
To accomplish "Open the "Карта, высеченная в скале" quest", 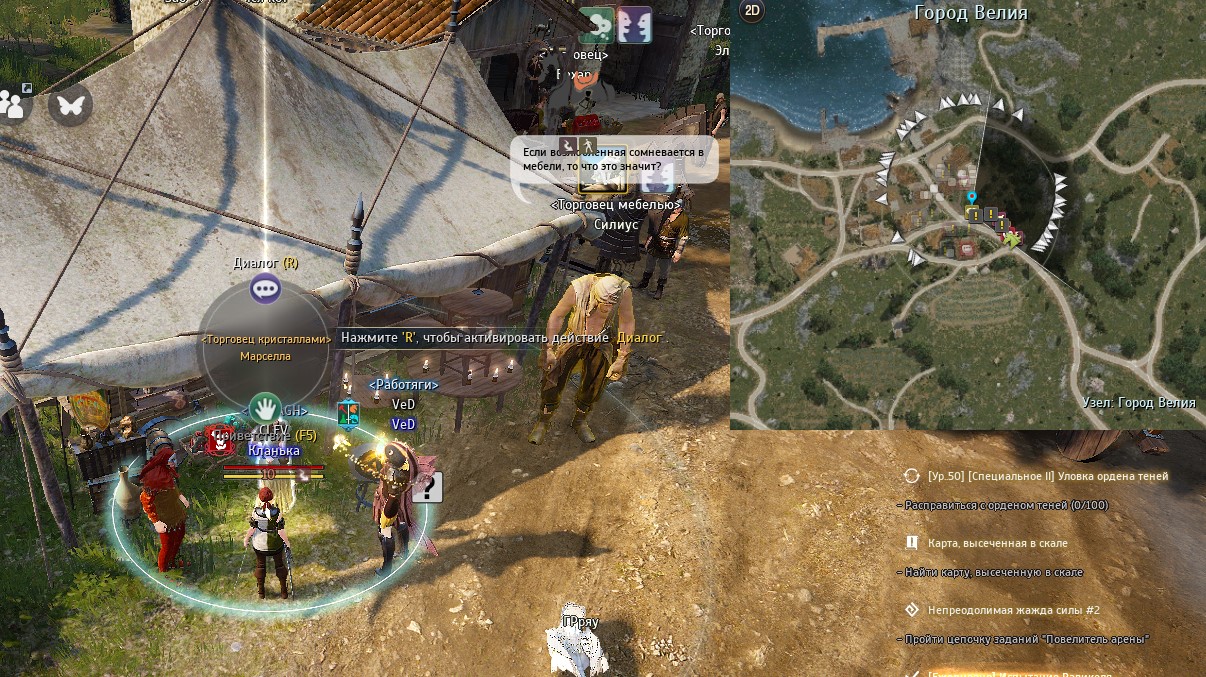I will tap(997, 543).
